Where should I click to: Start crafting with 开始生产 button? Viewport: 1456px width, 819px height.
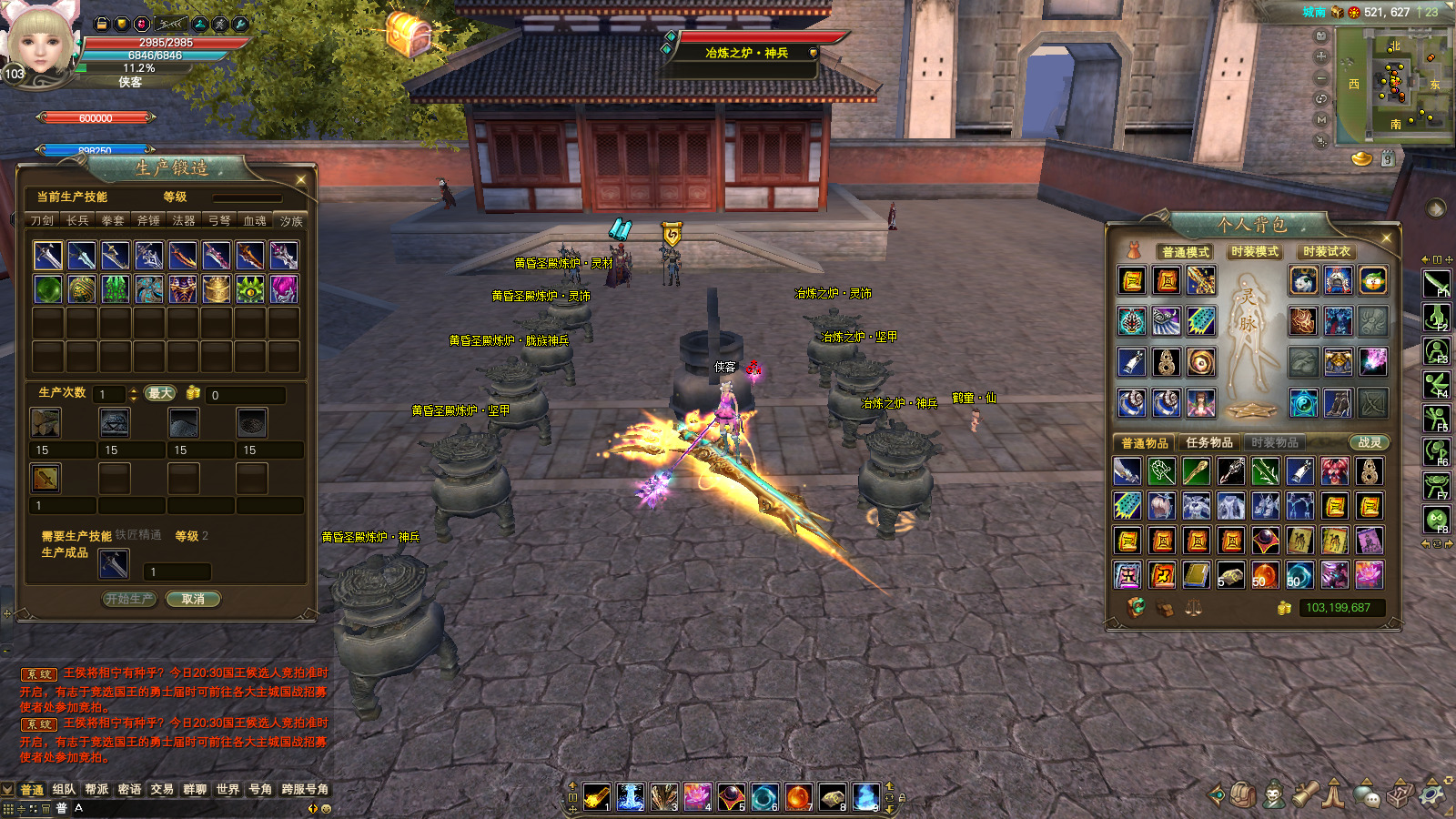tap(129, 599)
